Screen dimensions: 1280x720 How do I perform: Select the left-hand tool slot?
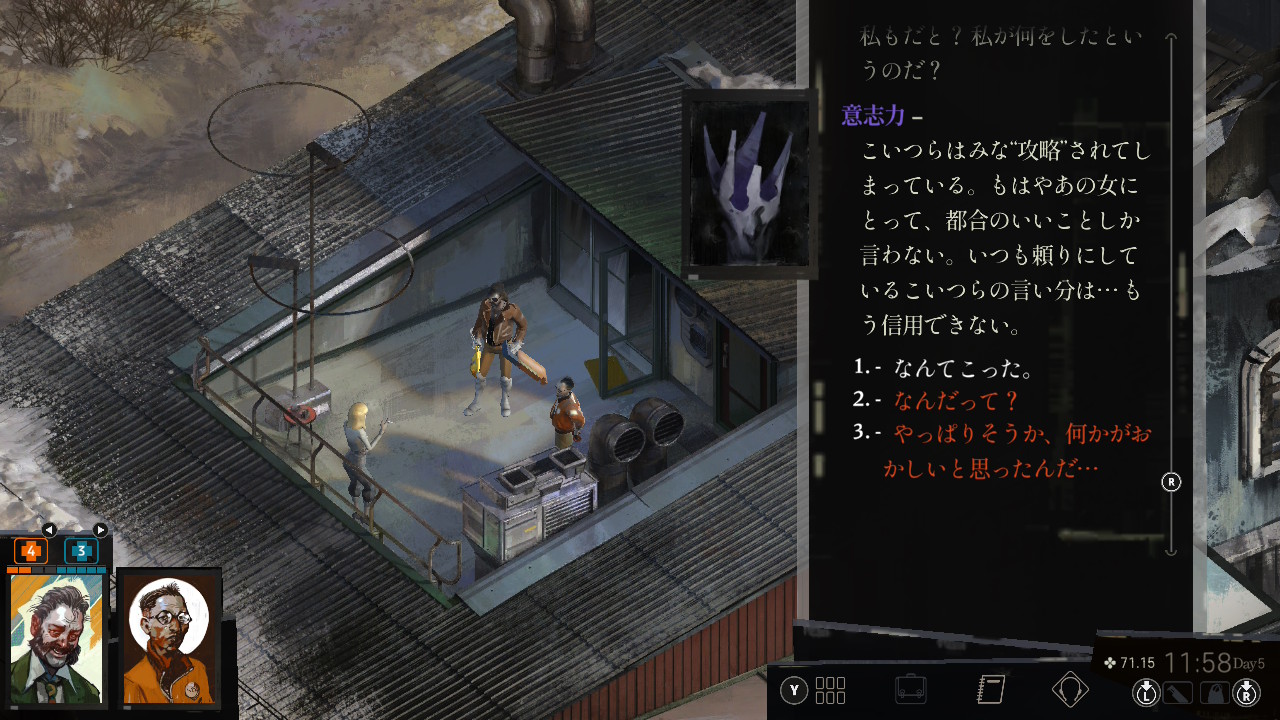(x=1179, y=691)
